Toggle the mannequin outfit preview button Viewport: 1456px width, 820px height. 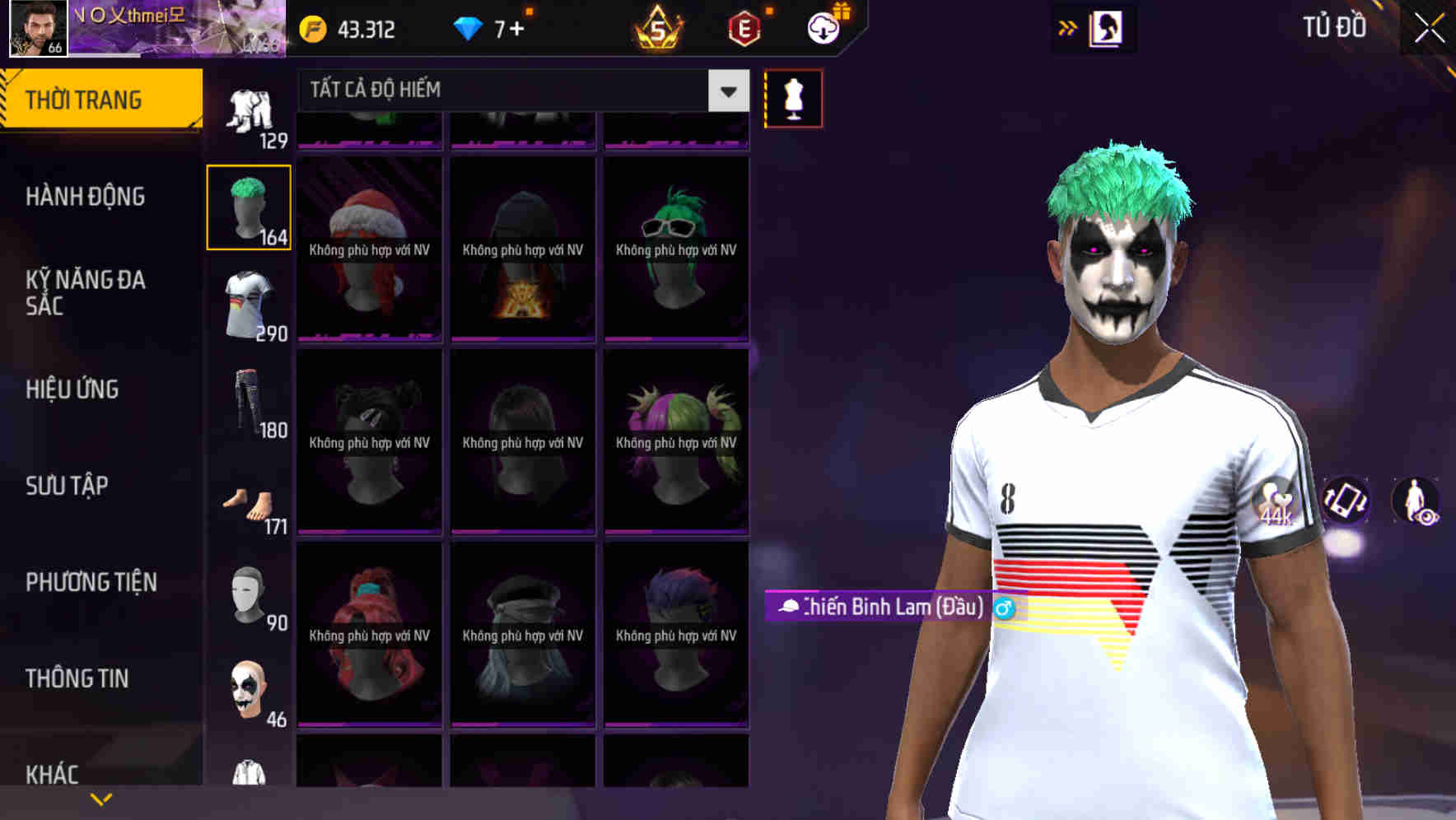tap(793, 97)
